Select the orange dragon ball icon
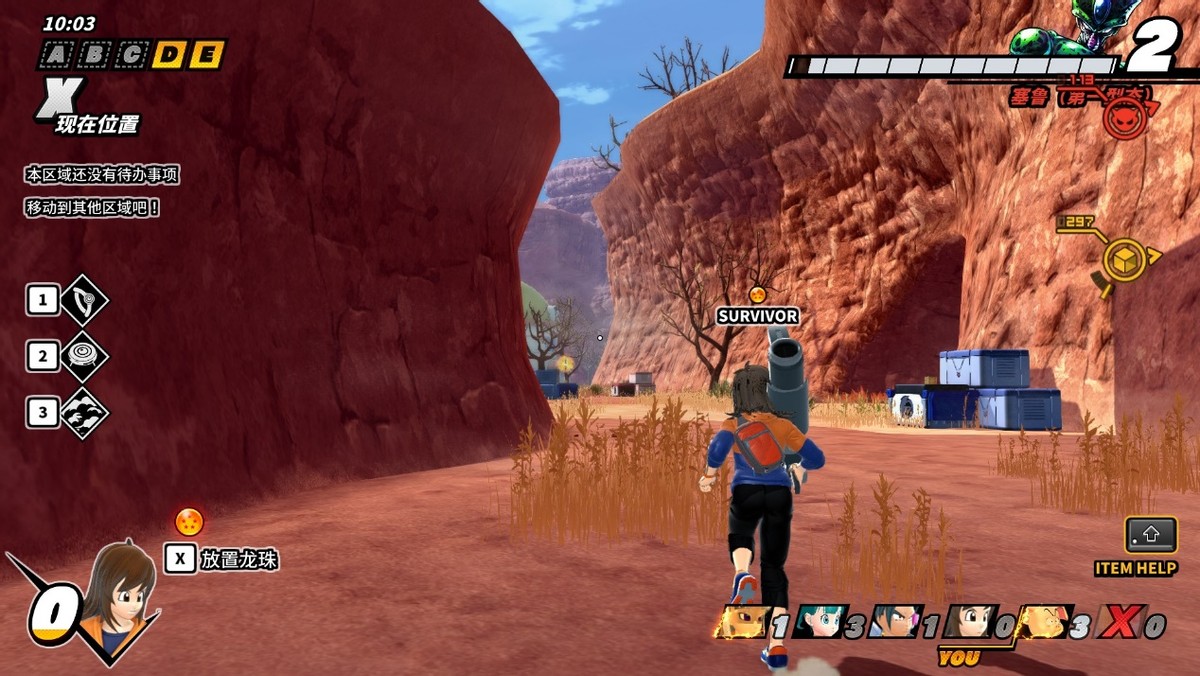Screen dimensions: 1200x676 tap(189, 521)
